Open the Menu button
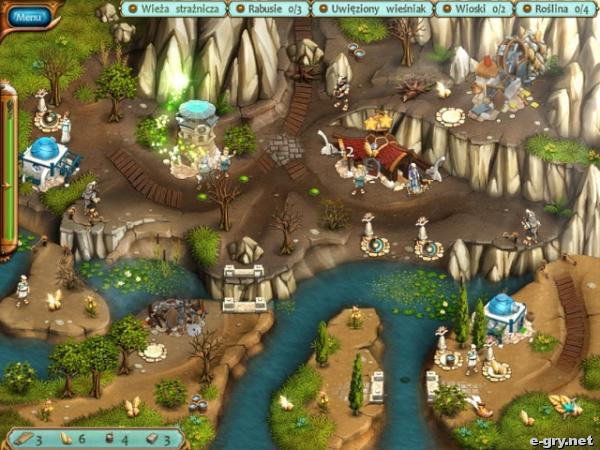Screen dimensions: 600x450 (x=29, y=16)
